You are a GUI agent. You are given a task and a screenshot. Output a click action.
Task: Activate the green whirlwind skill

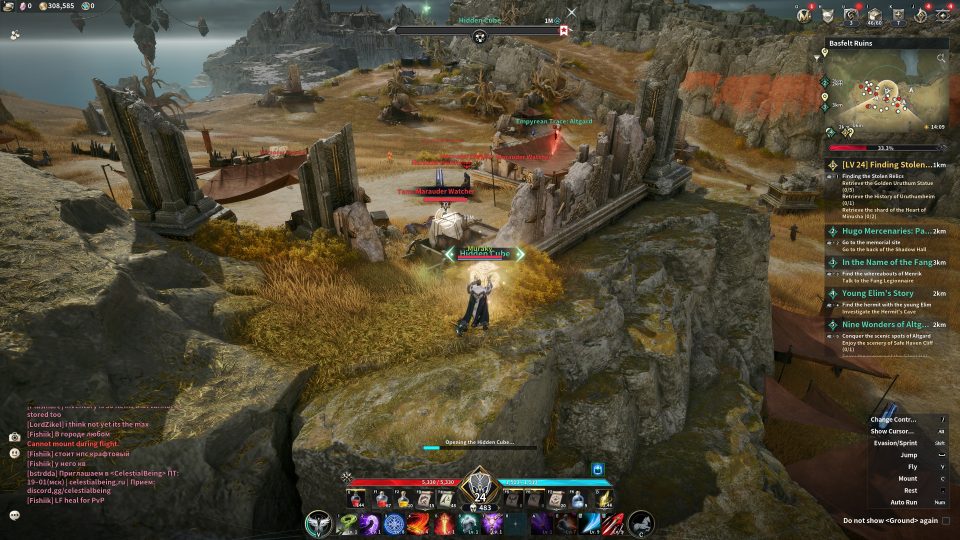point(347,524)
